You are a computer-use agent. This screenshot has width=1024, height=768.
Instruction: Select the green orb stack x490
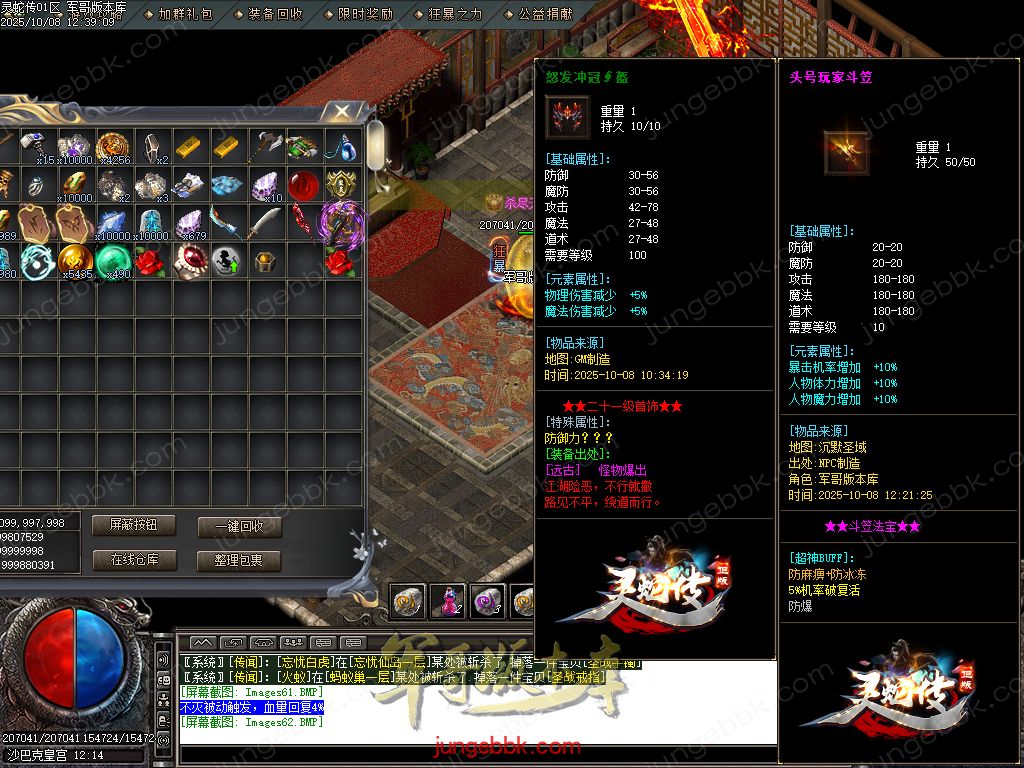click(x=112, y=260)
